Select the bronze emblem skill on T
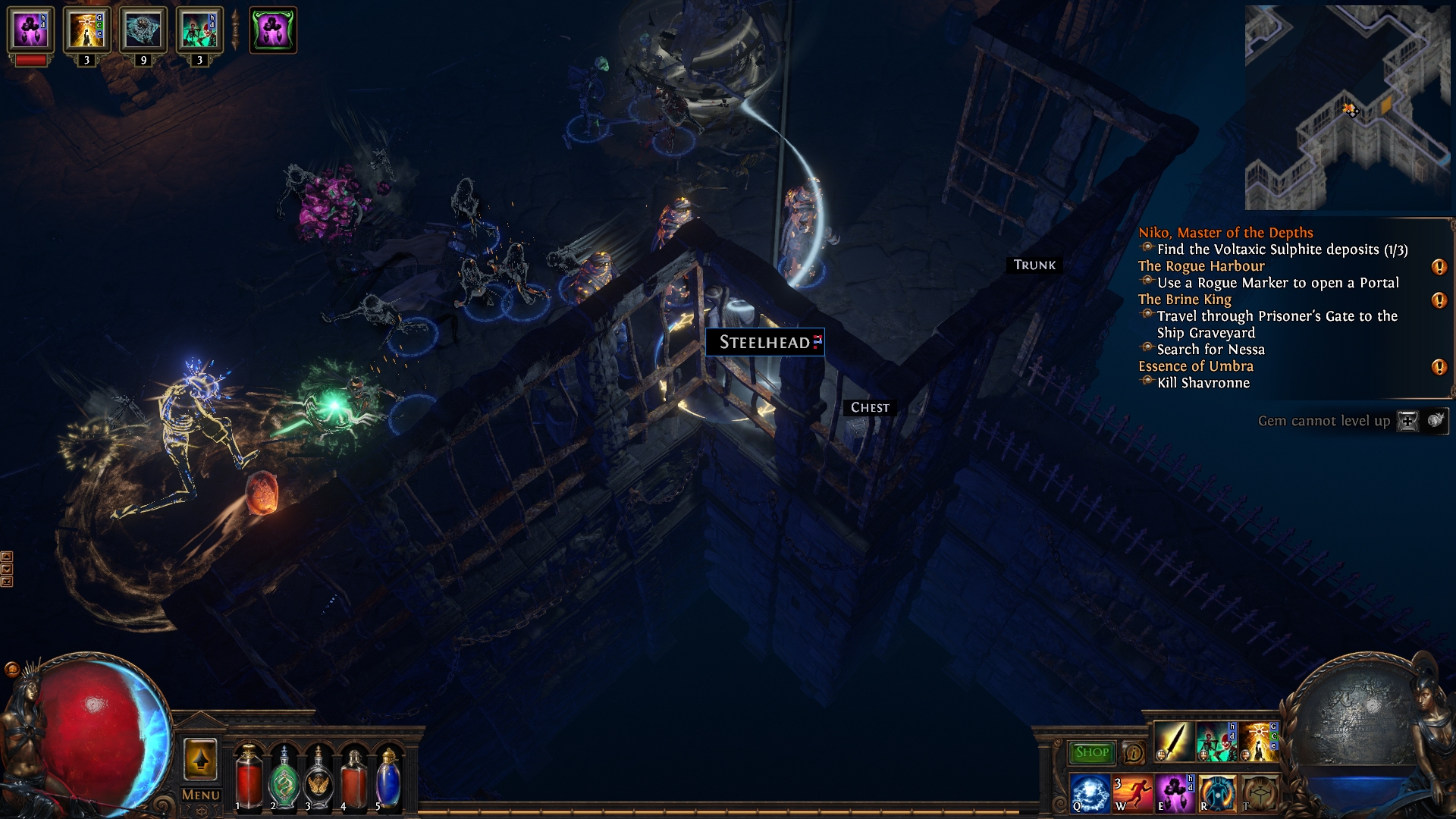Screen dimensions: 1456x819 click(1258, 792)
